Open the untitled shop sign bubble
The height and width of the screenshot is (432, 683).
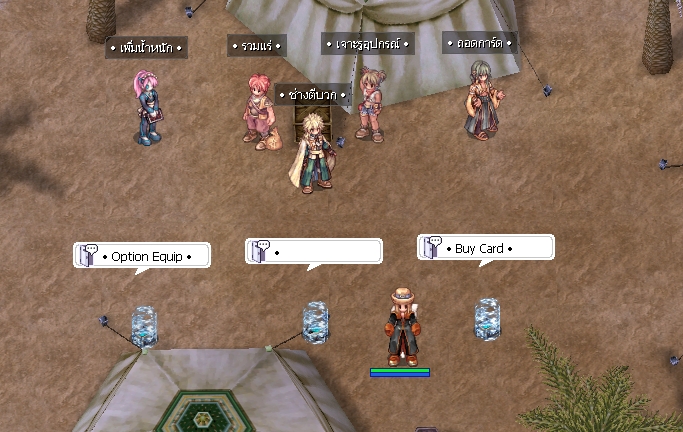click(314, 251)
